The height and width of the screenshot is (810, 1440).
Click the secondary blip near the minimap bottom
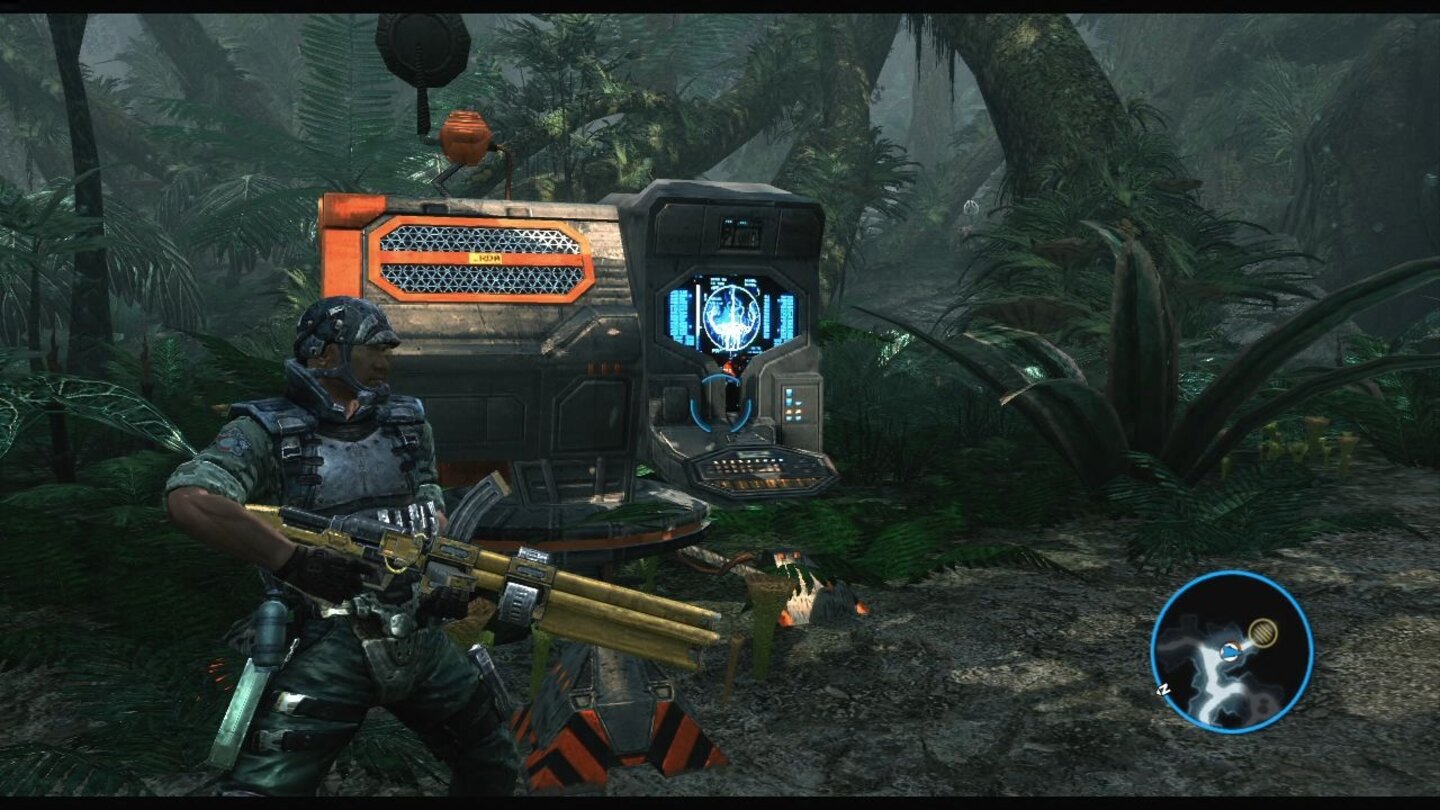point(1263,706)
